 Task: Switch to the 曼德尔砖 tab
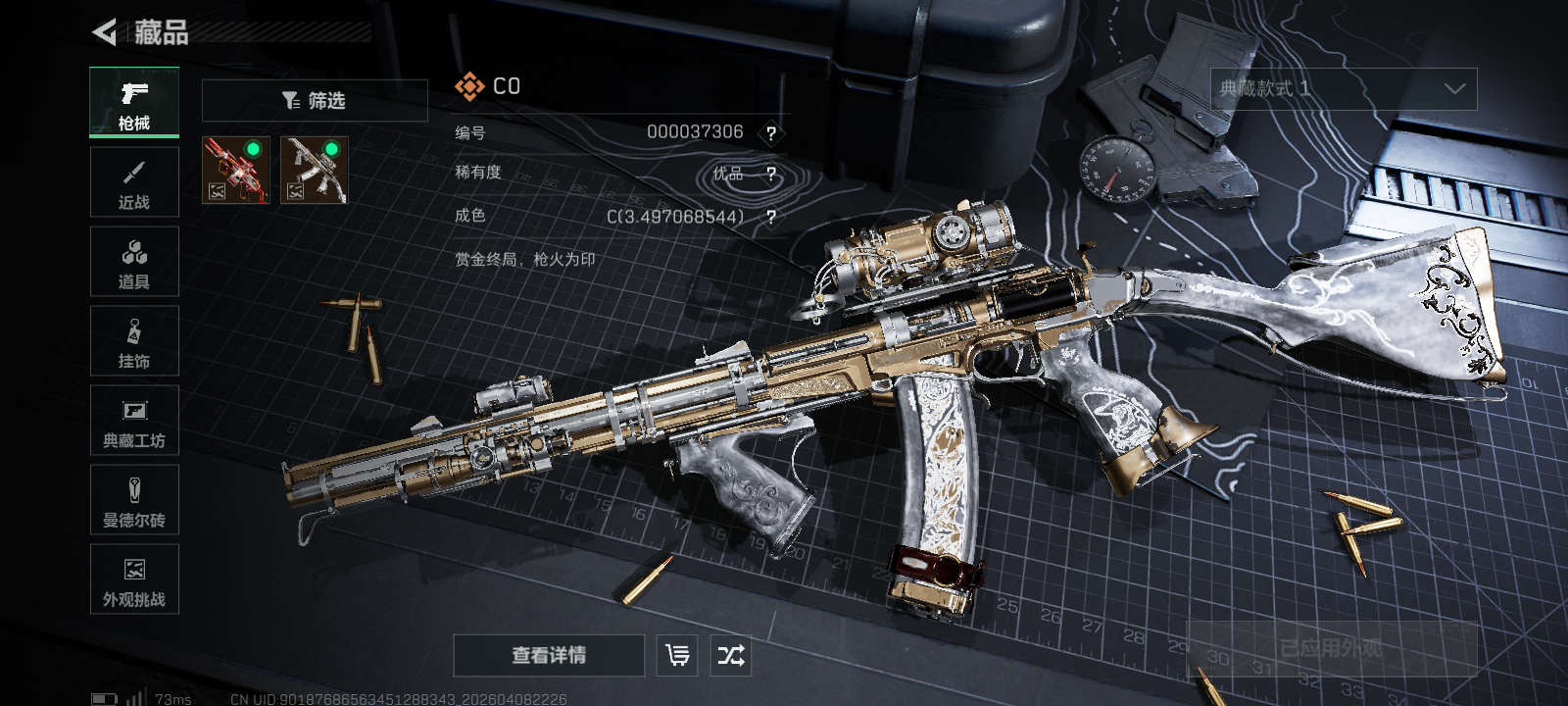(x=134, y=500)
